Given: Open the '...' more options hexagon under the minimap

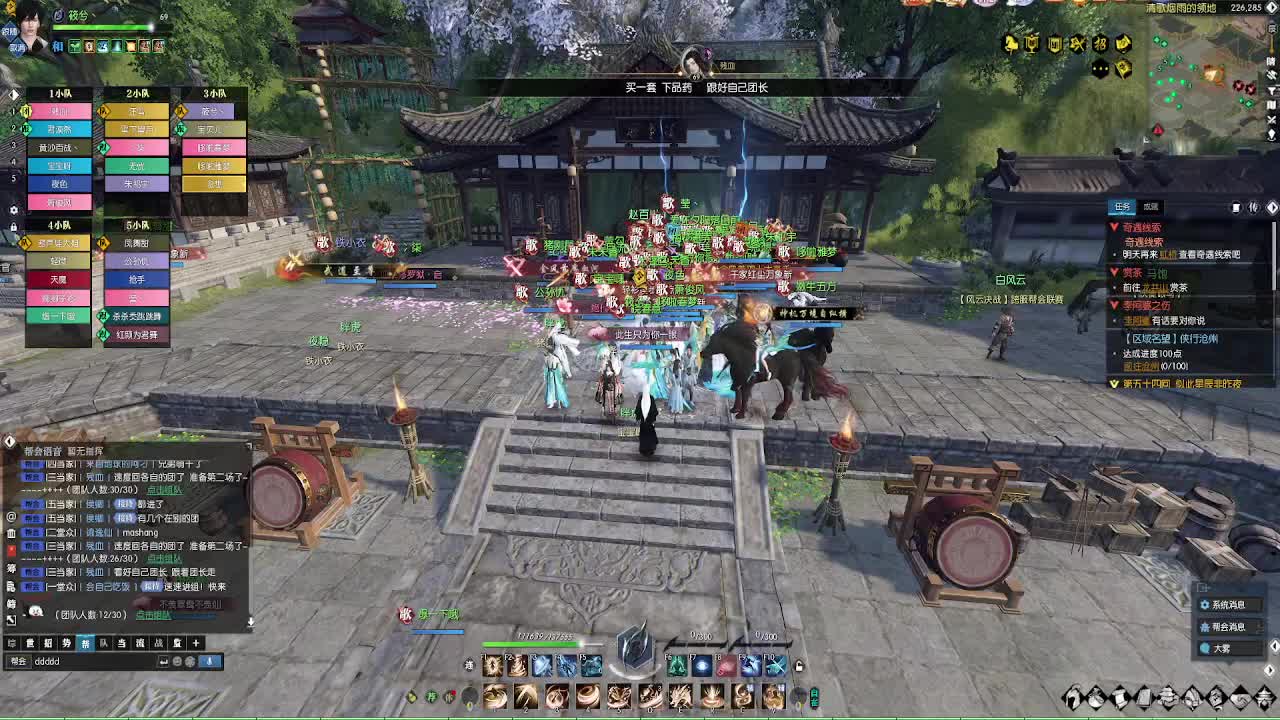Looking at the screenshot, I should click(x=1099, y=68).
